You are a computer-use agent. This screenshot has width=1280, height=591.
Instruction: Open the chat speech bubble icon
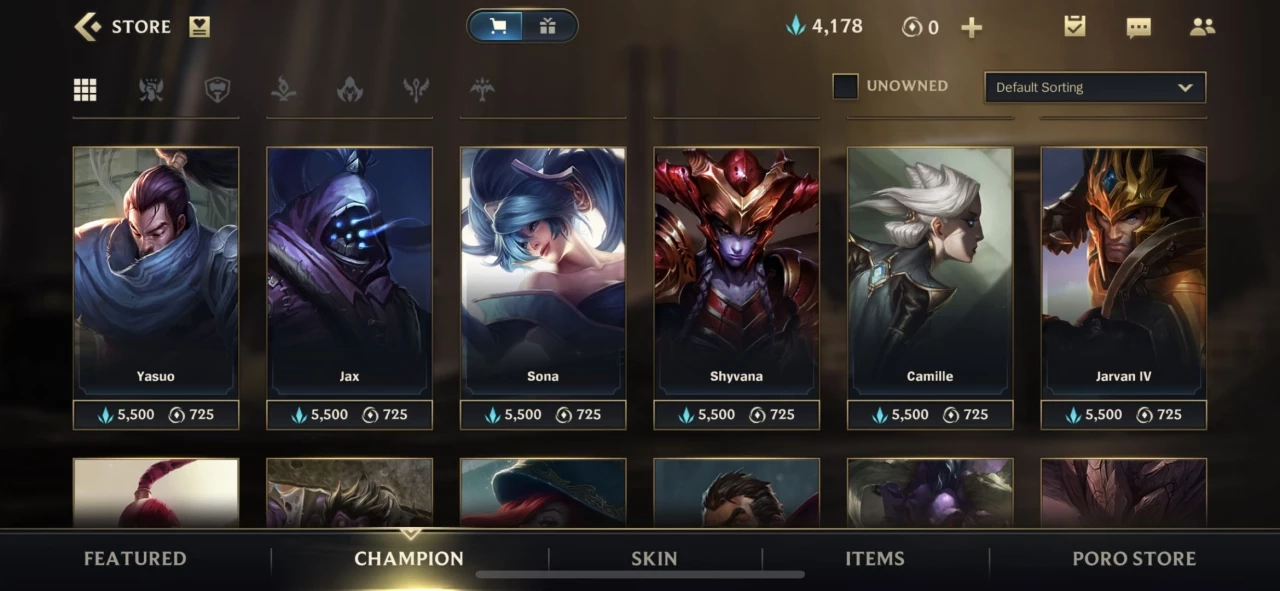[x=1138, y=28]
